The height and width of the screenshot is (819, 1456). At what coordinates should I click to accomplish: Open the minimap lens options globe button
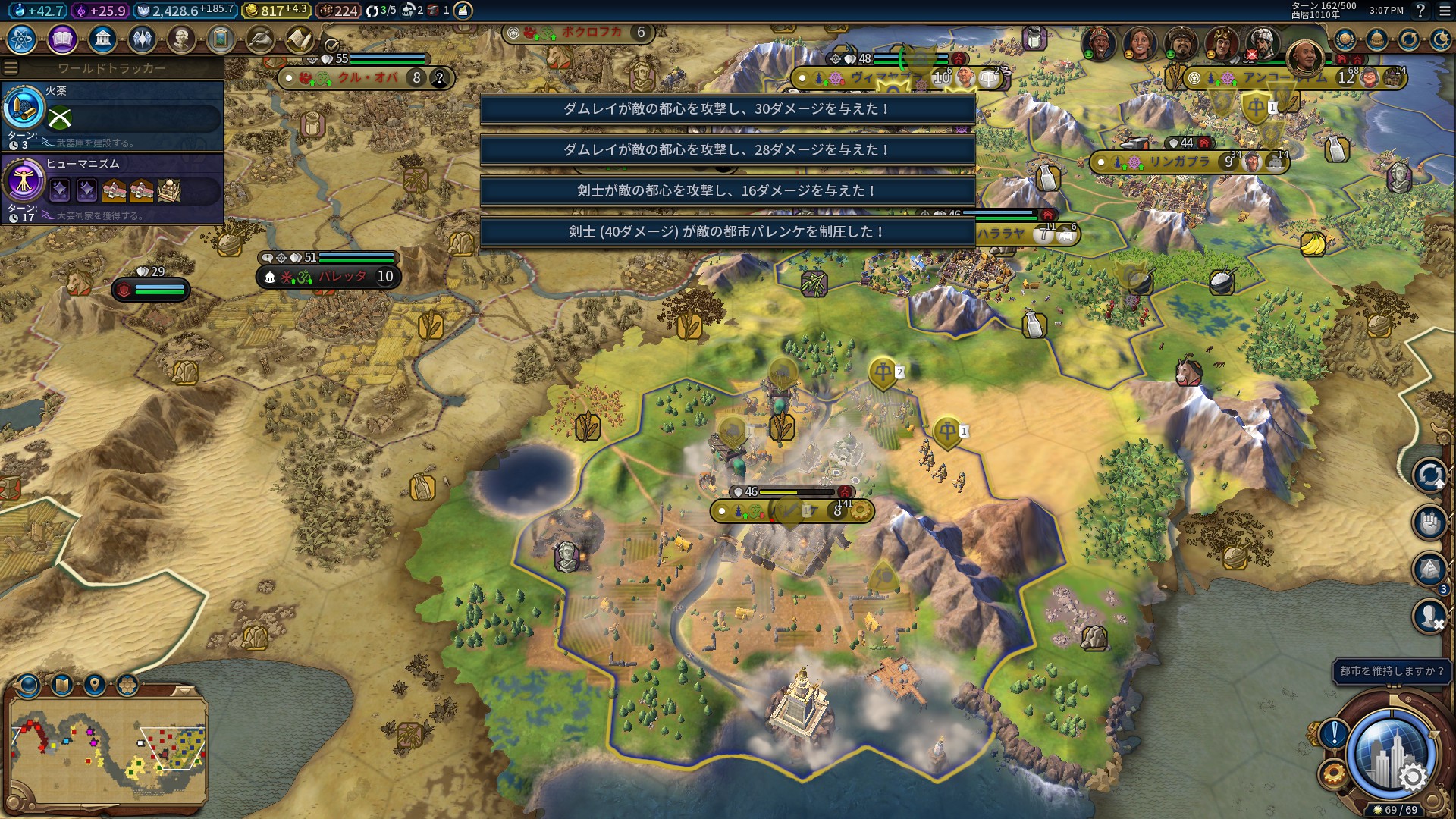[29, 686]
